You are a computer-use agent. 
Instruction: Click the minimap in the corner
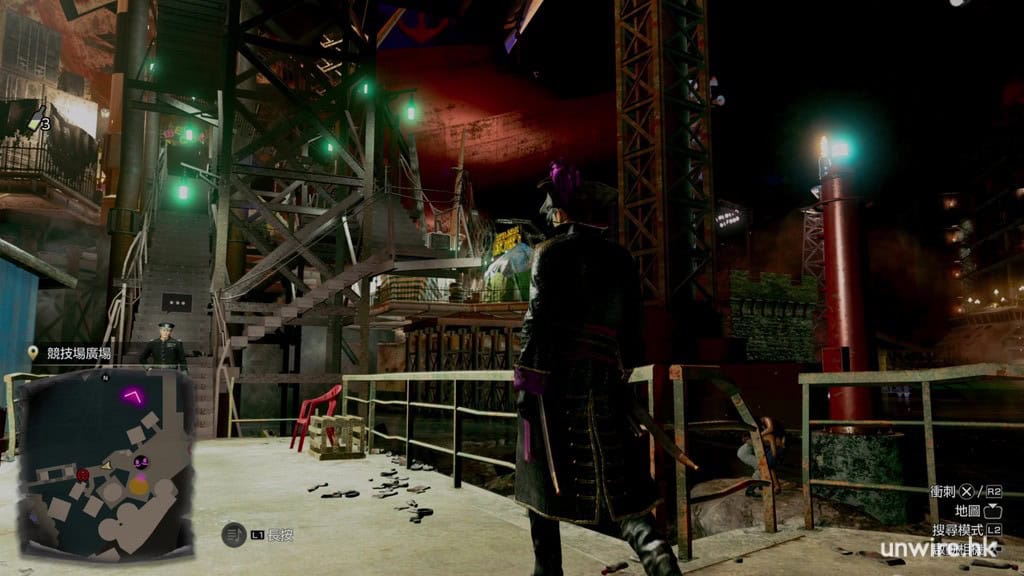pos(106,463)
